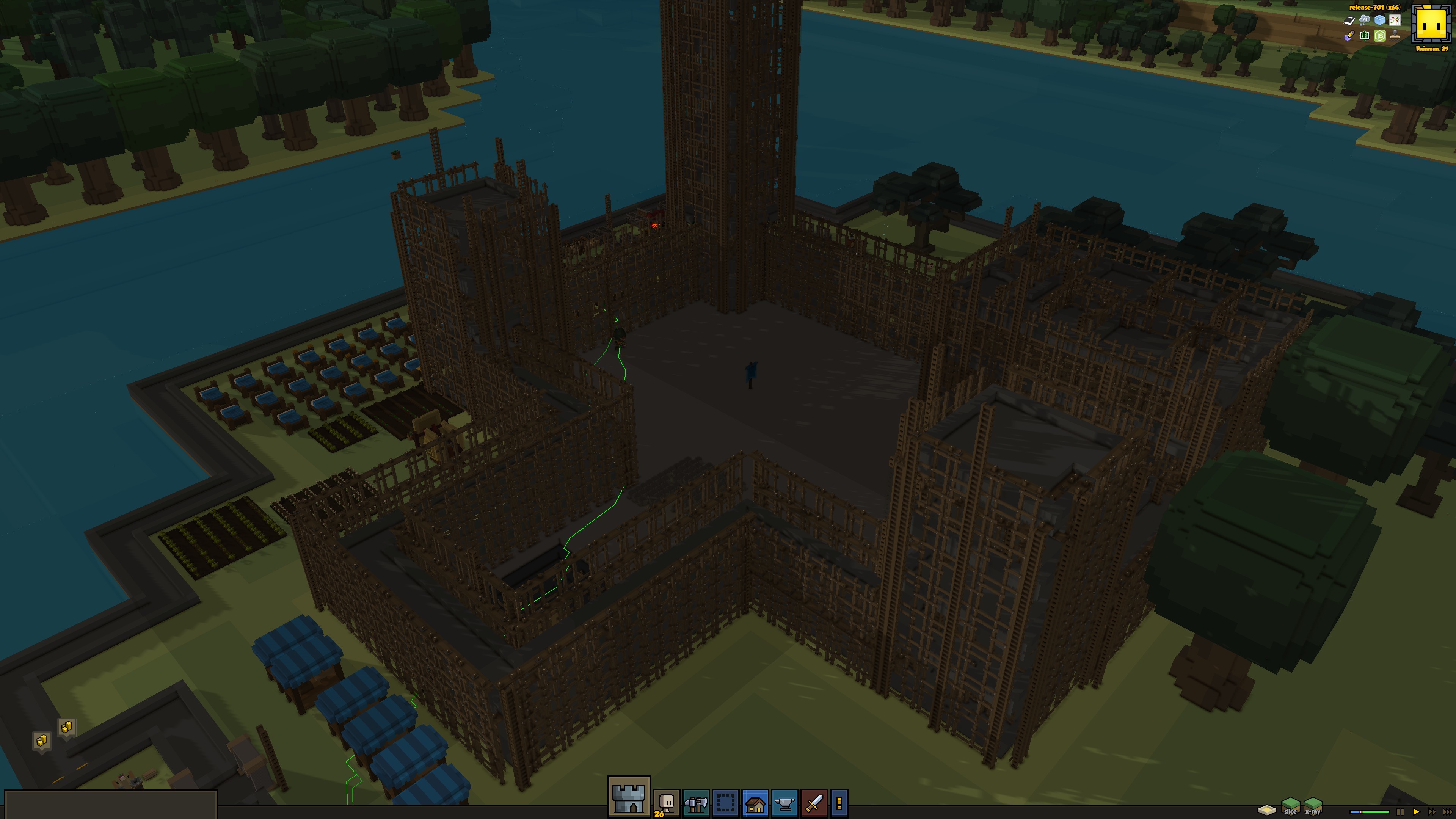Open the line graph performance tool

click(1395, 20)
